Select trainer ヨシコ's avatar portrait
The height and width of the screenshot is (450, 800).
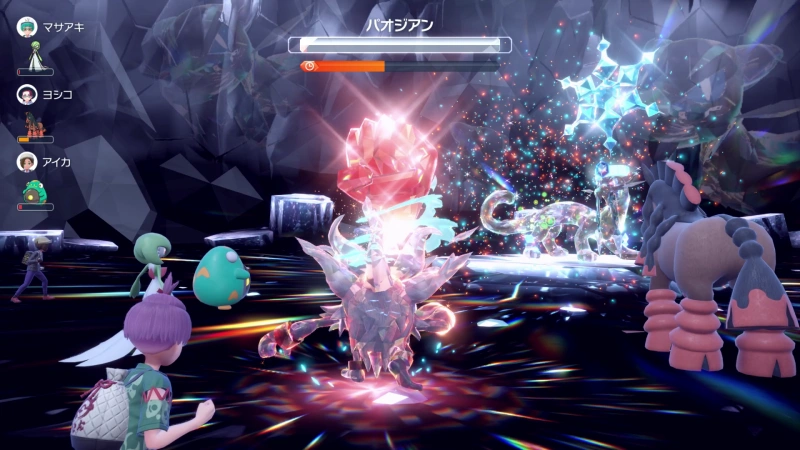(x=26, y=94)
